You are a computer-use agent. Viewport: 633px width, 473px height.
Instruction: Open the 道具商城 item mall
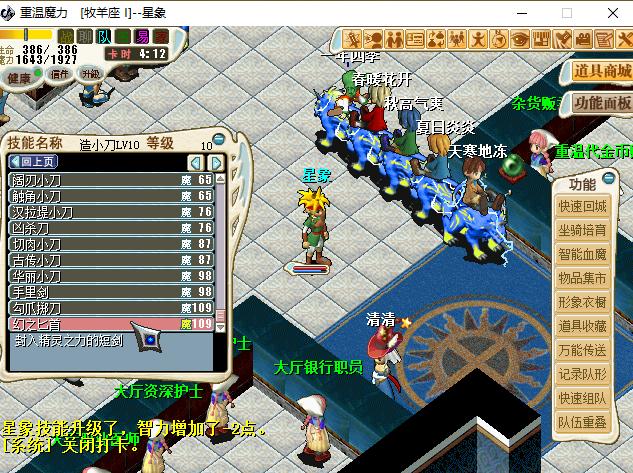(x=602, y=72)
